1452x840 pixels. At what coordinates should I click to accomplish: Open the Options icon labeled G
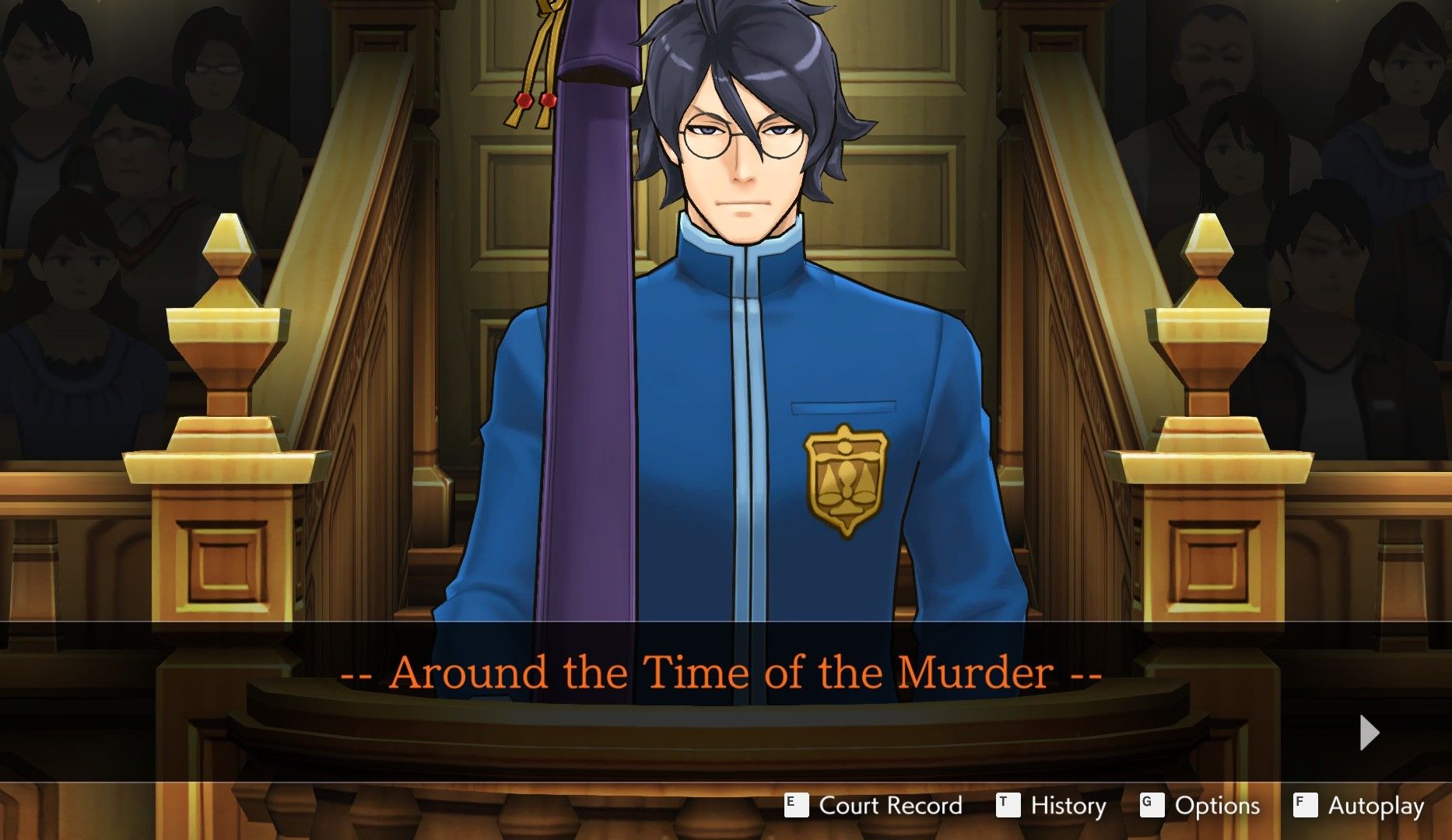click(1154, 806)
